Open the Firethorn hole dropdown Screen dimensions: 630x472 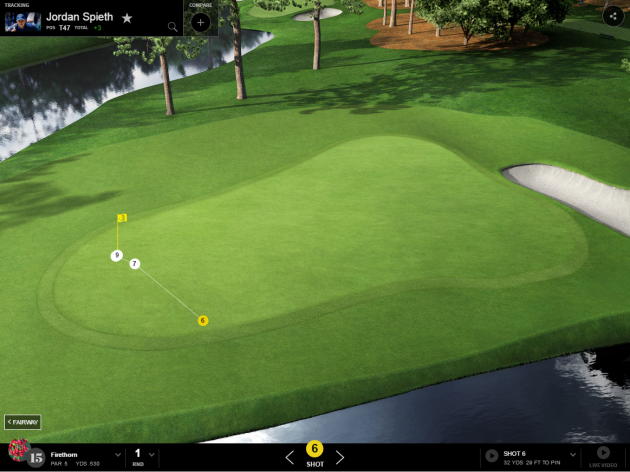118,457
